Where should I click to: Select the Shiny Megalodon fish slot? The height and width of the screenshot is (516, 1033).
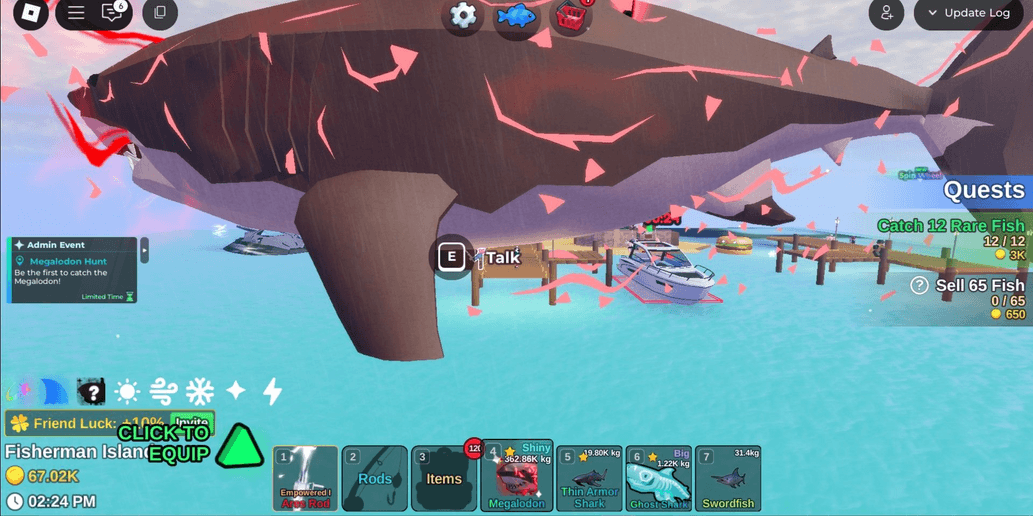coord(517,479)
